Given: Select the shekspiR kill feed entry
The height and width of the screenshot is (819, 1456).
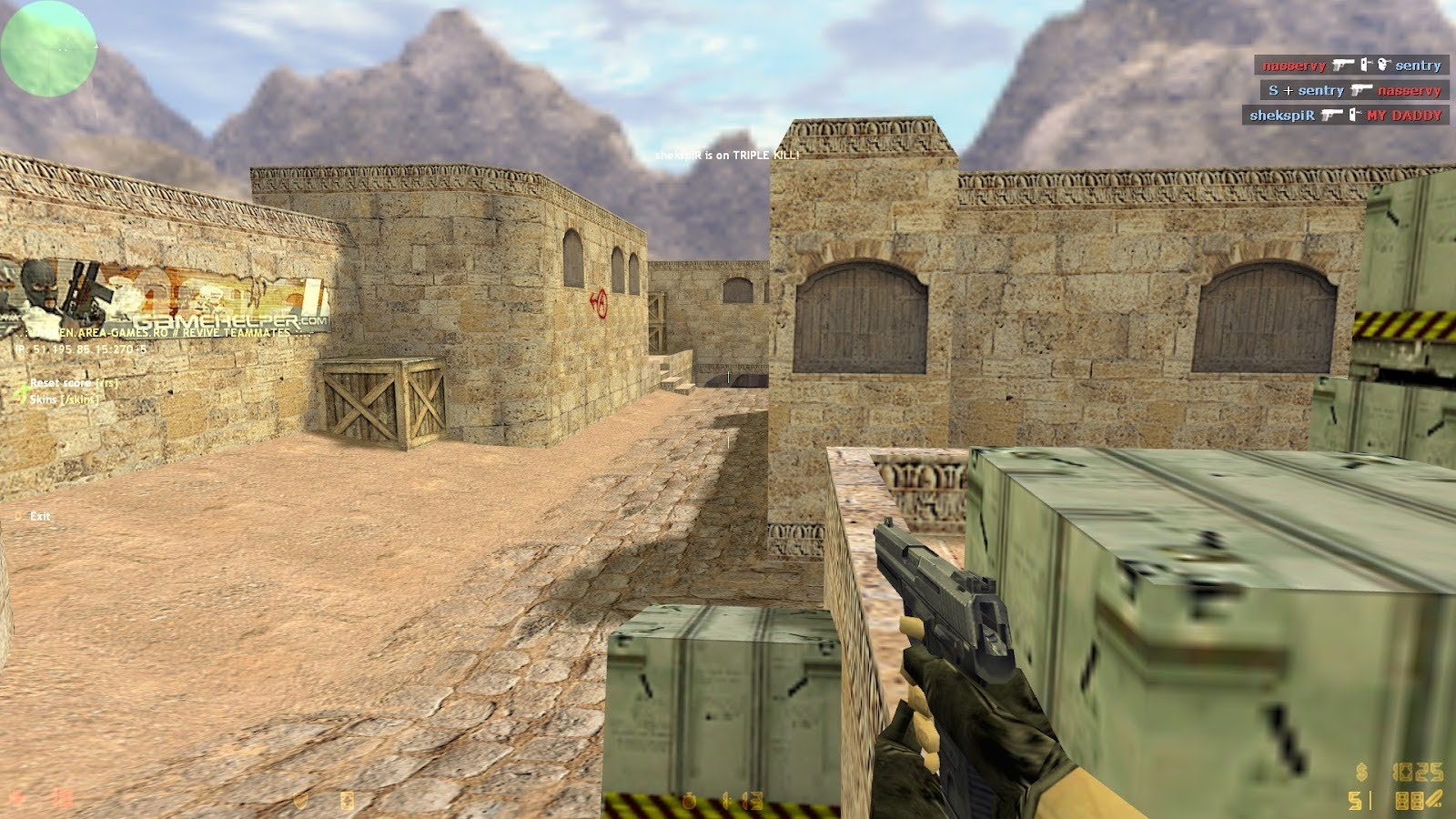Looking at the screenshot, I should [1345, 116].
